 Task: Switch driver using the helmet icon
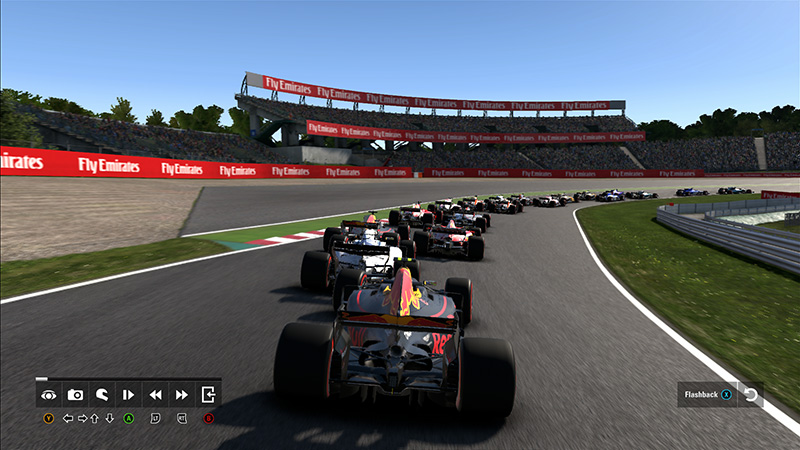click(102, 394)
